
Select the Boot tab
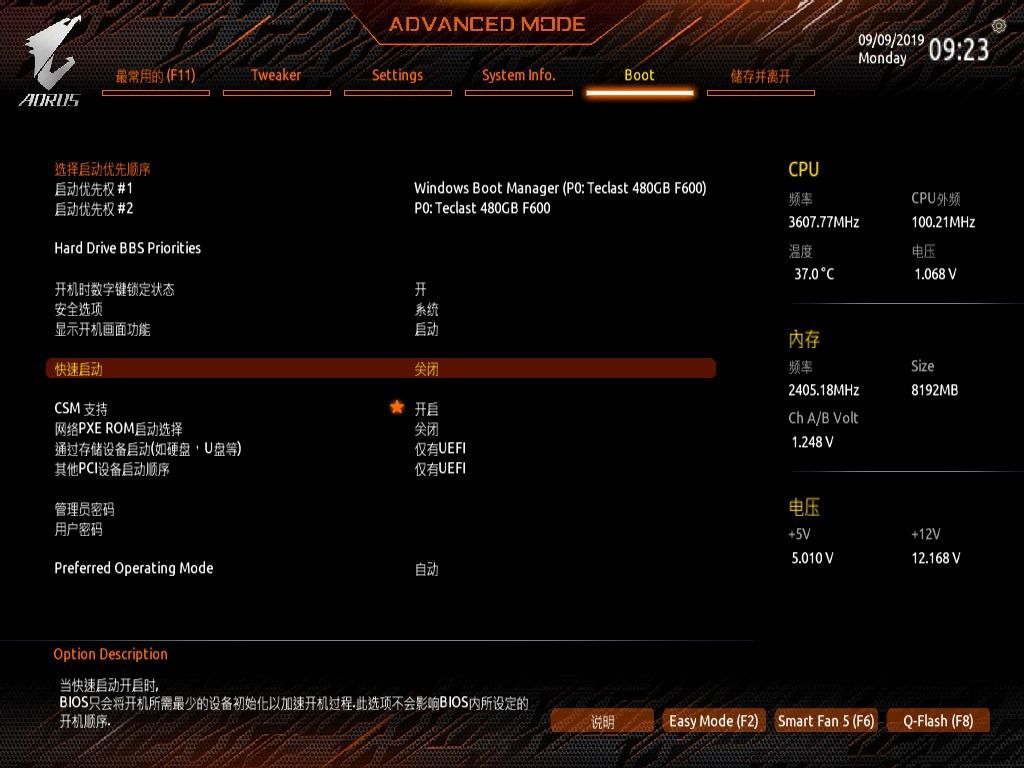[x=639, y=76]
